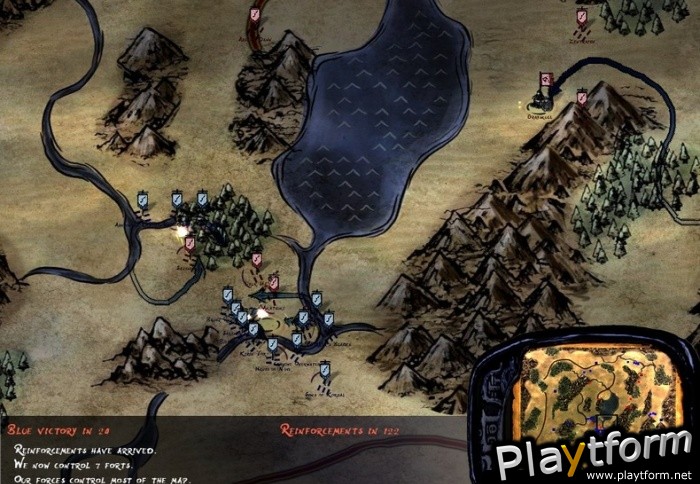
Task: Select the red shield unit beside Deathgate's mountain
Action: coord(582,98)
